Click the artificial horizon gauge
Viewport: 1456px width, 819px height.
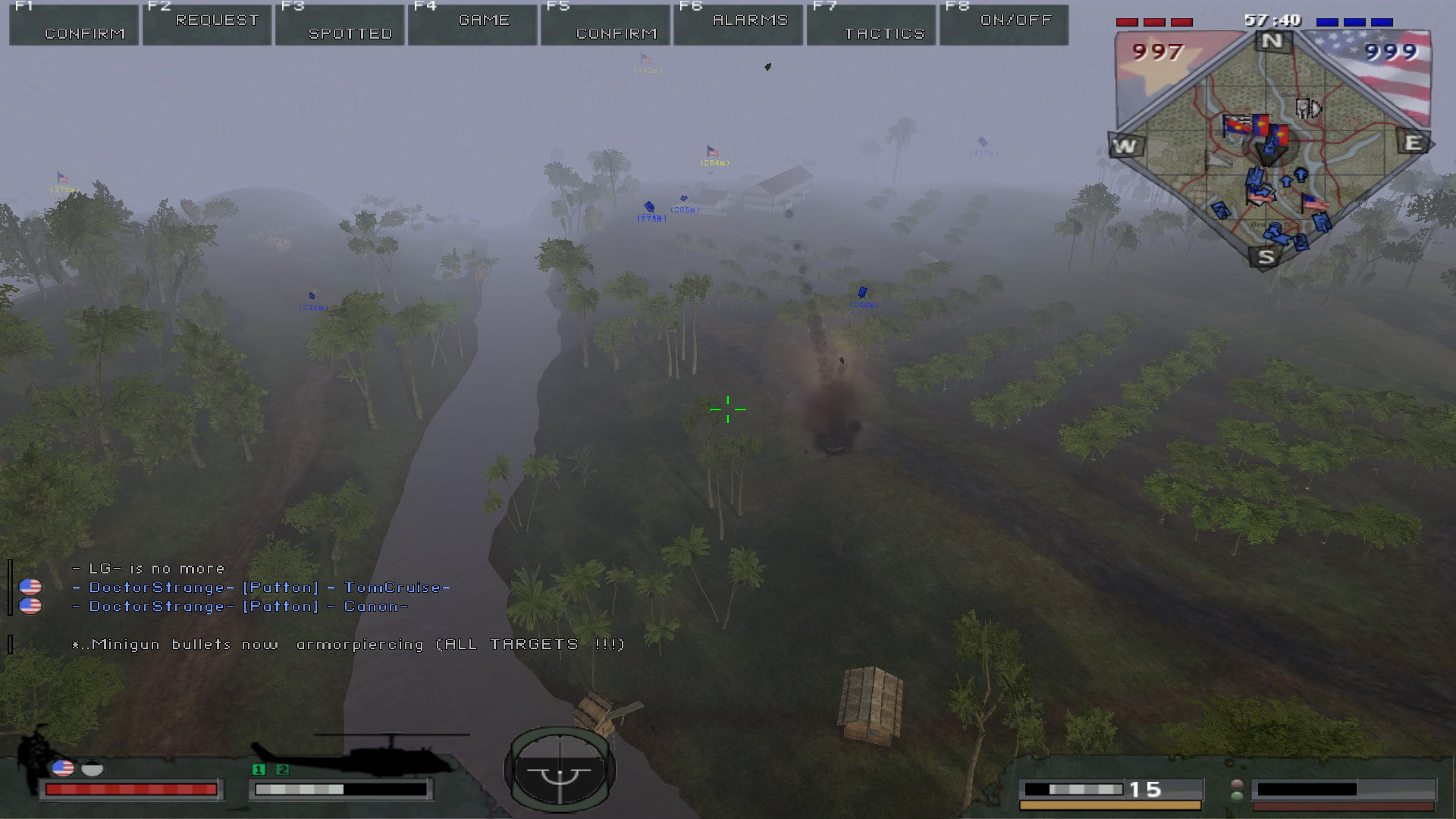click(560, 770)
